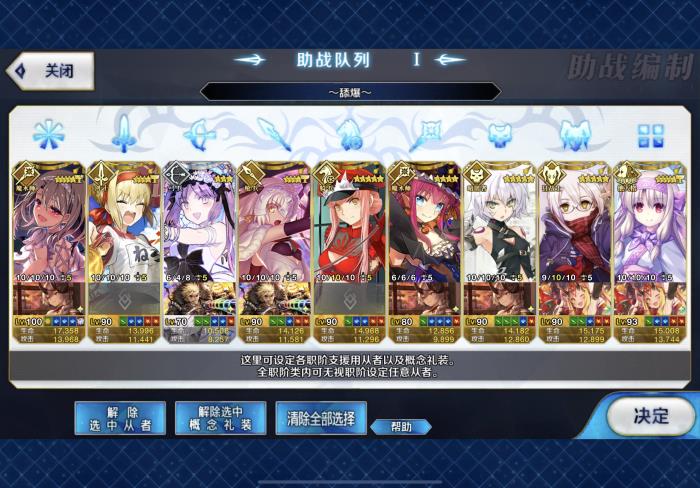Click 解除选中从者 to remove selected servant
Image resolution: width=700 pixels, height=488 pixels.
point(120,418)
